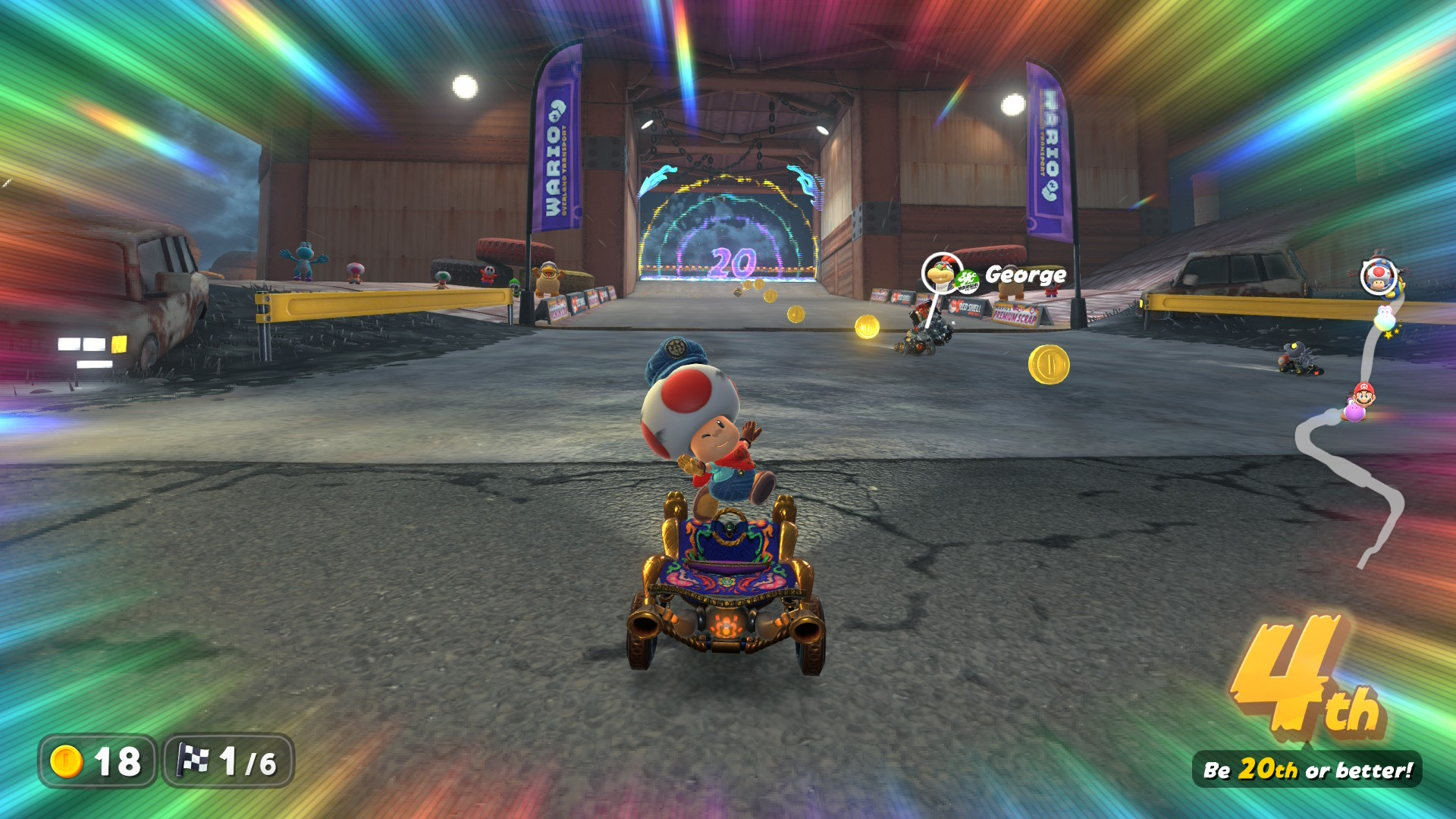Select the George player name tag
Image resolution: width=1456 pixels, height=819 pixels.
pyautogui.click(x=1025, y=275)
